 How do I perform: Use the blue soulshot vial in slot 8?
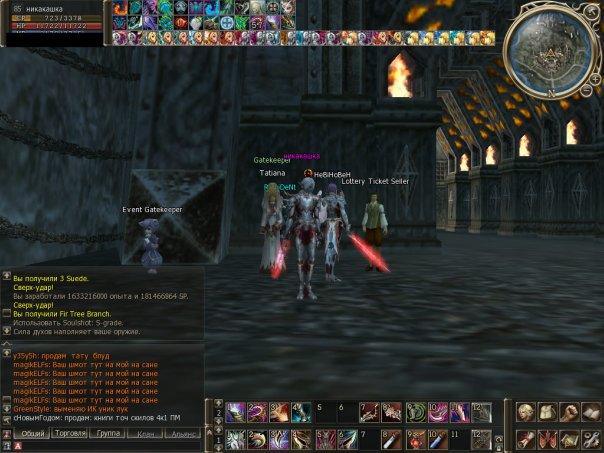[391, 439]
